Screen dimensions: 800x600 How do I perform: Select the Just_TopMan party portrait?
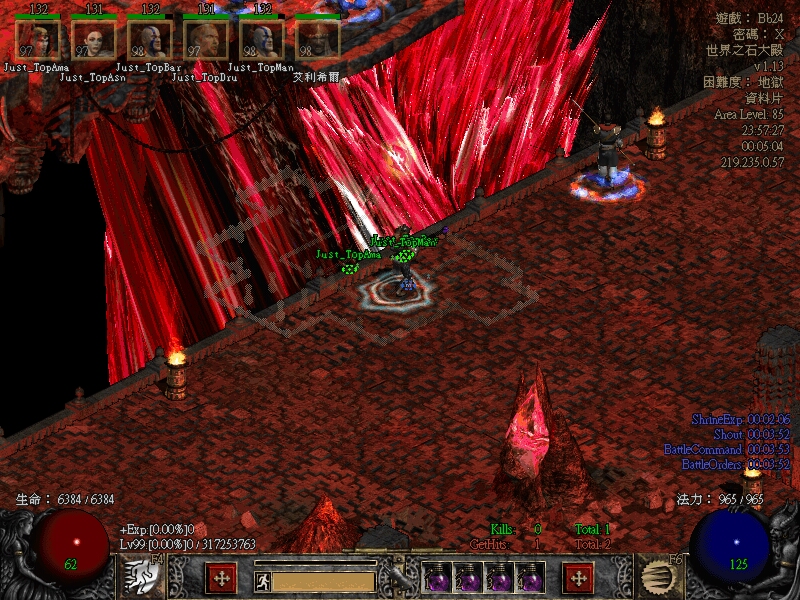tap(262, 40)
